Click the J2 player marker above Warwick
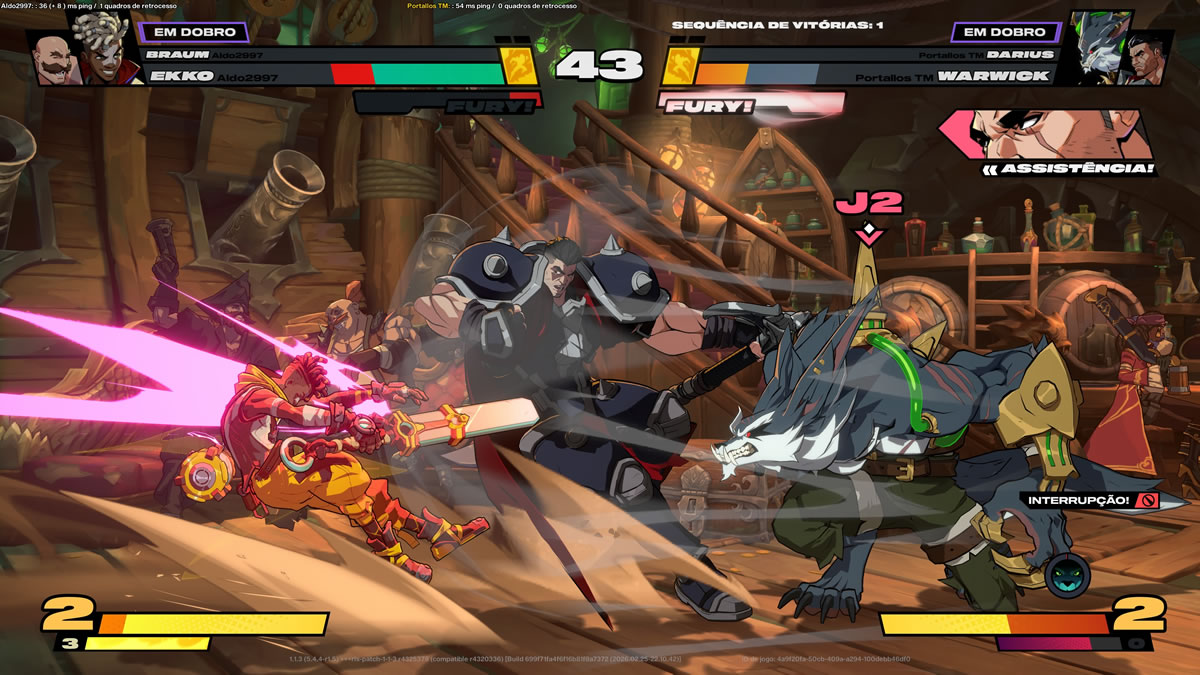Screen dimensions: 1200x675 (869, 203)
